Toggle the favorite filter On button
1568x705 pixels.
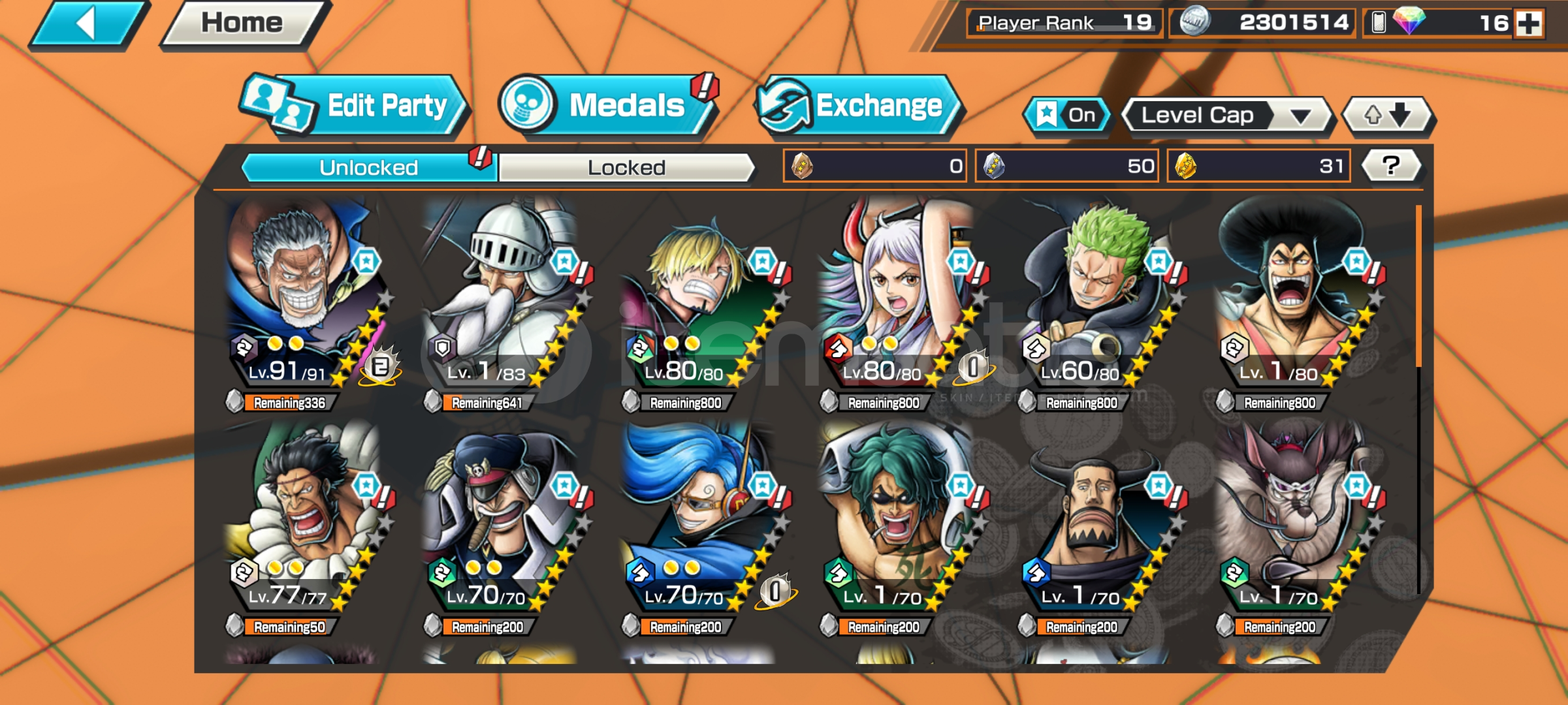pos(1068,116)
